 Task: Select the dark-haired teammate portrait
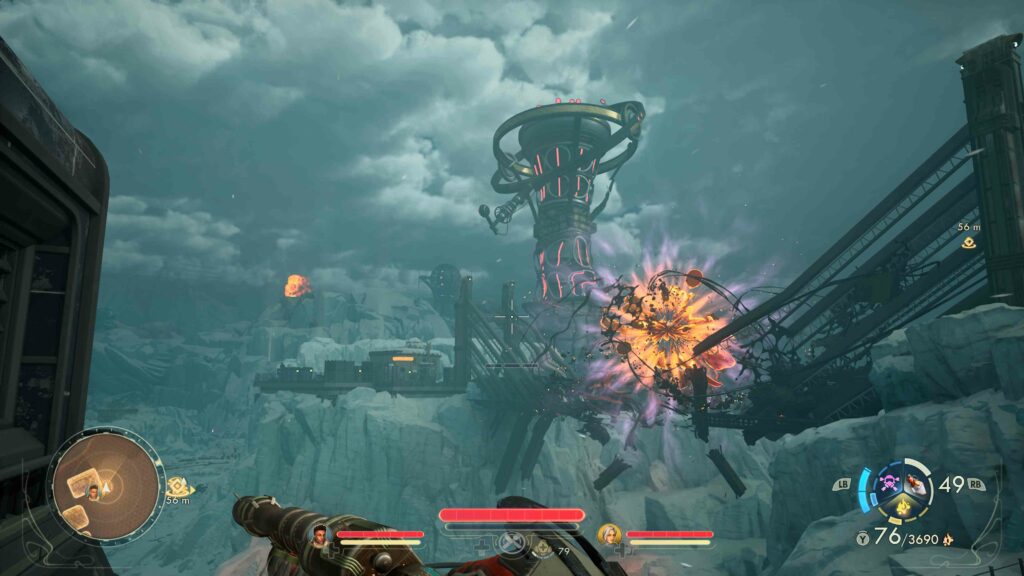click(x=322, y=533)
